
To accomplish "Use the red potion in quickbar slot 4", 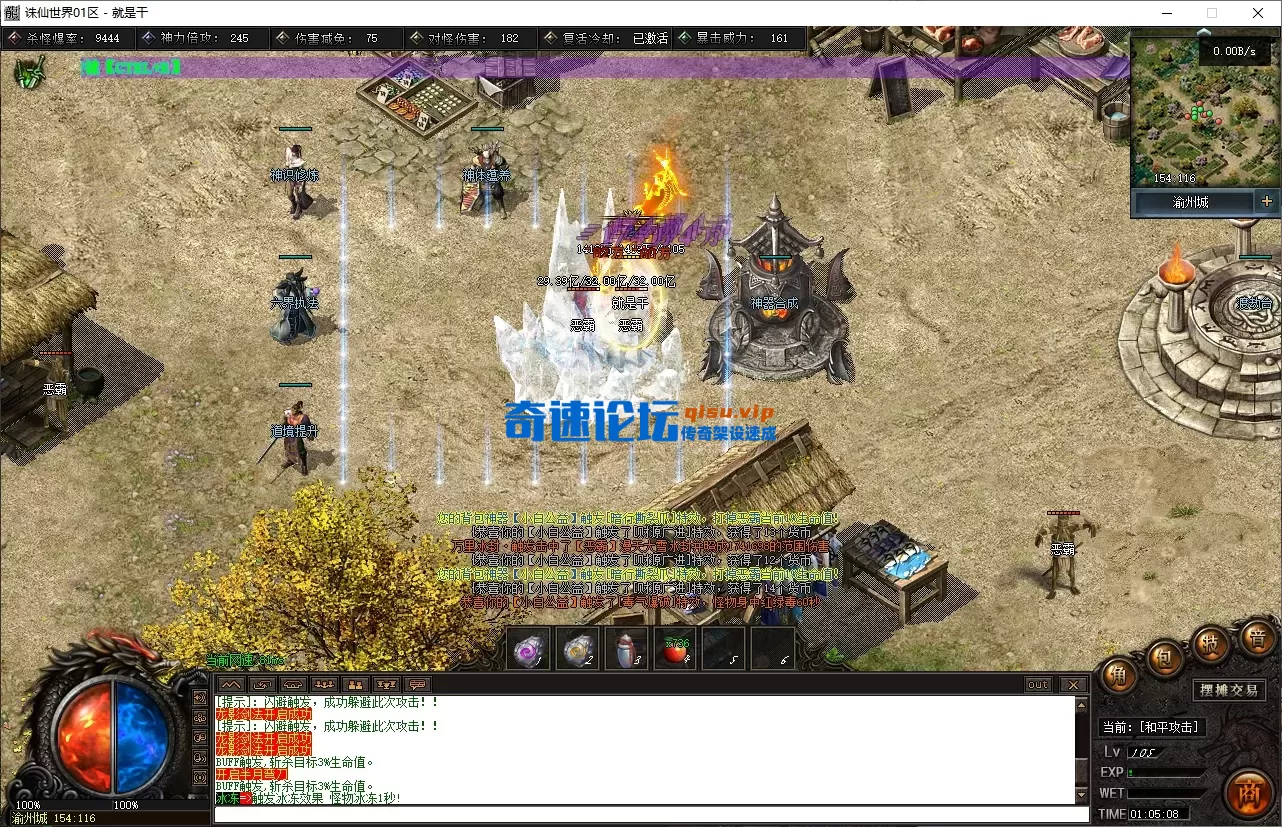I will click(x=675, y=649).
